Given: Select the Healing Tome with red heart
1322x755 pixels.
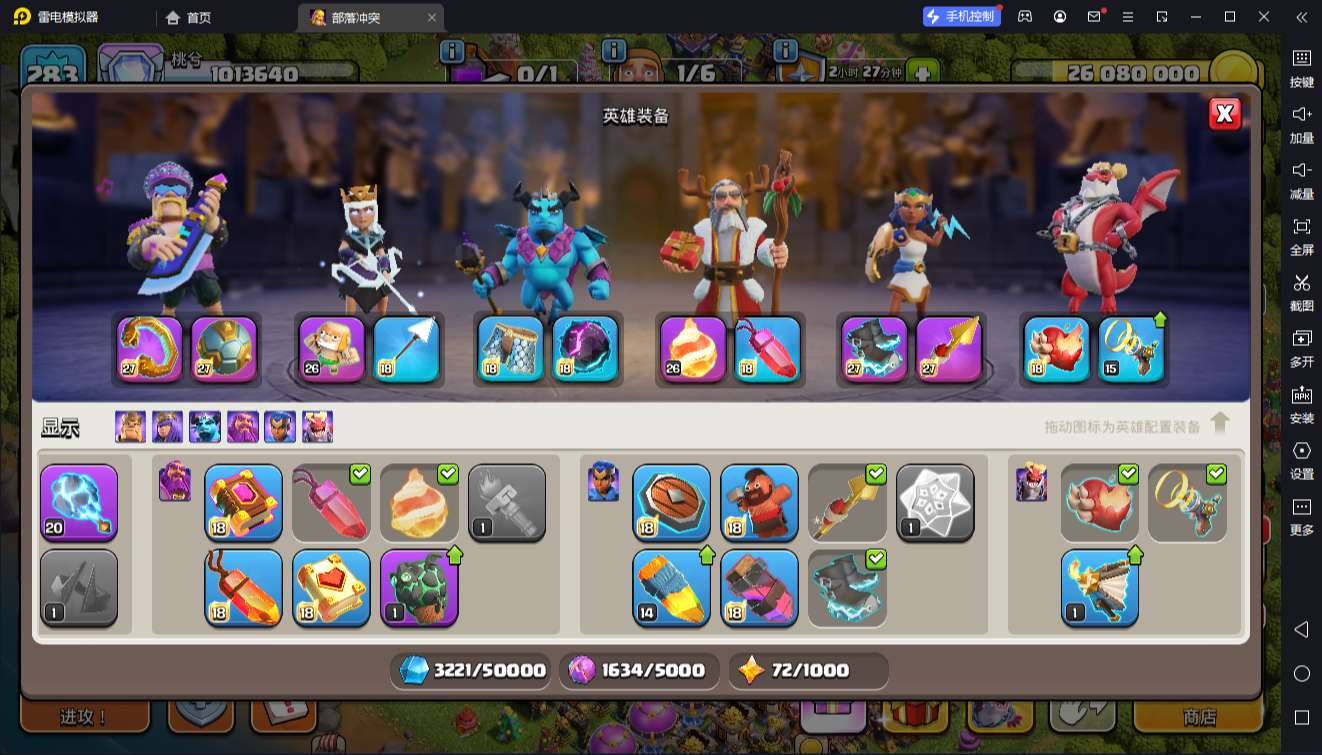Looking at the screenshot, I should click(331, 588).
